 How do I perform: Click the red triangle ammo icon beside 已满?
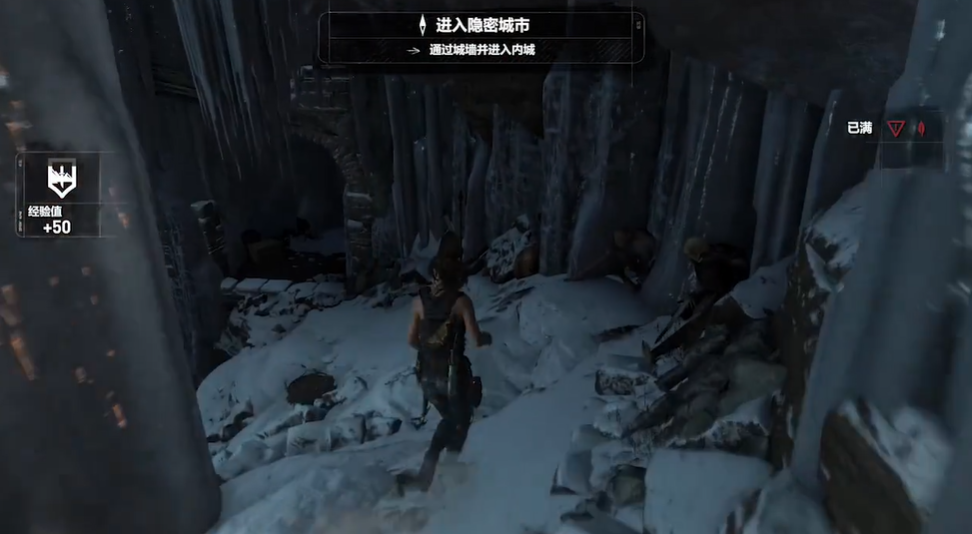click(895, 128)
